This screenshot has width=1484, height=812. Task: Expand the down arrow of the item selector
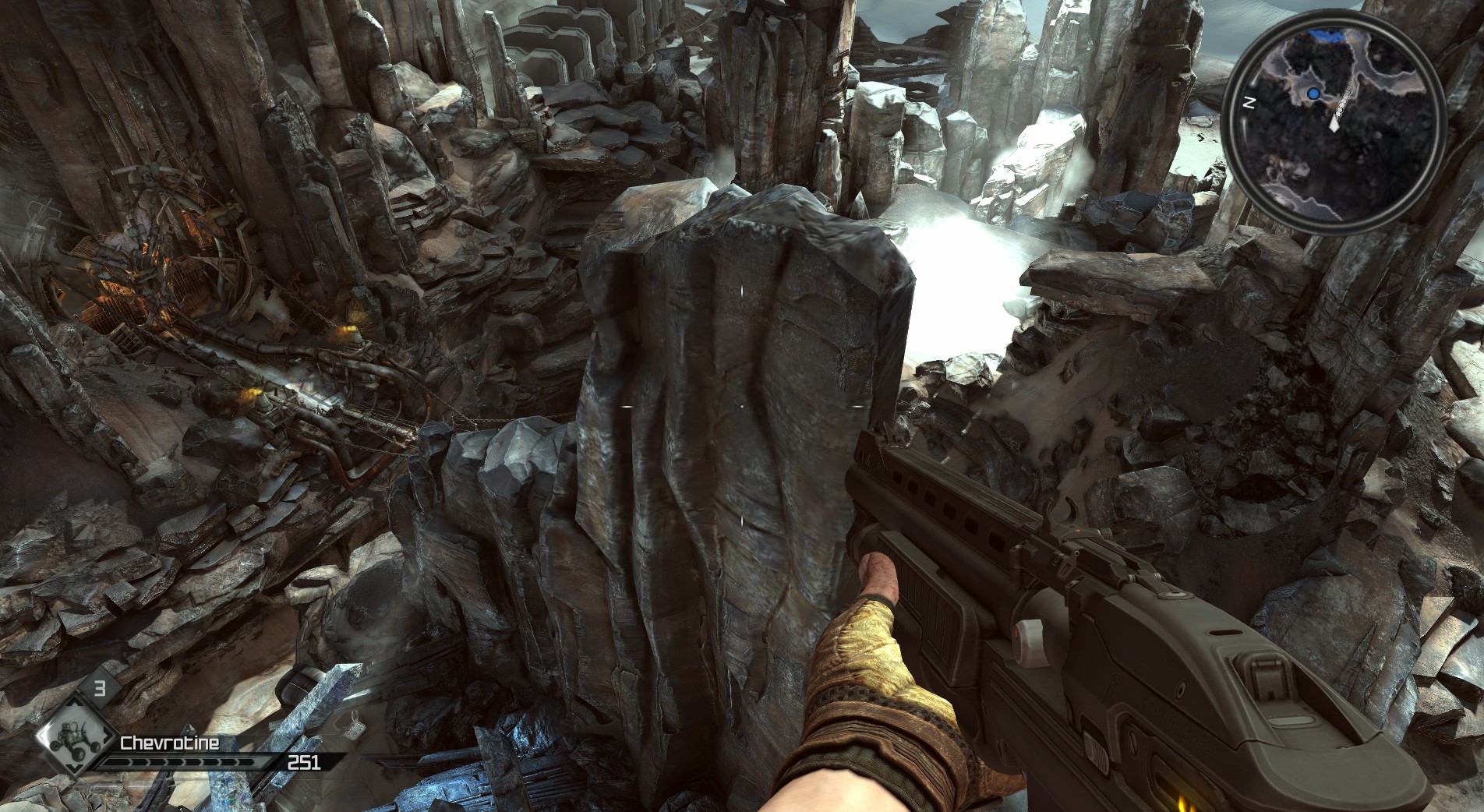(x=74, y=768)
